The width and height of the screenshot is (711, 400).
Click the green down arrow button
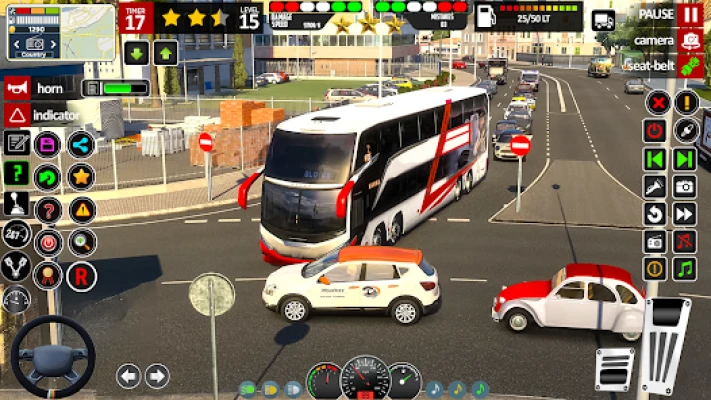(136, 53)
